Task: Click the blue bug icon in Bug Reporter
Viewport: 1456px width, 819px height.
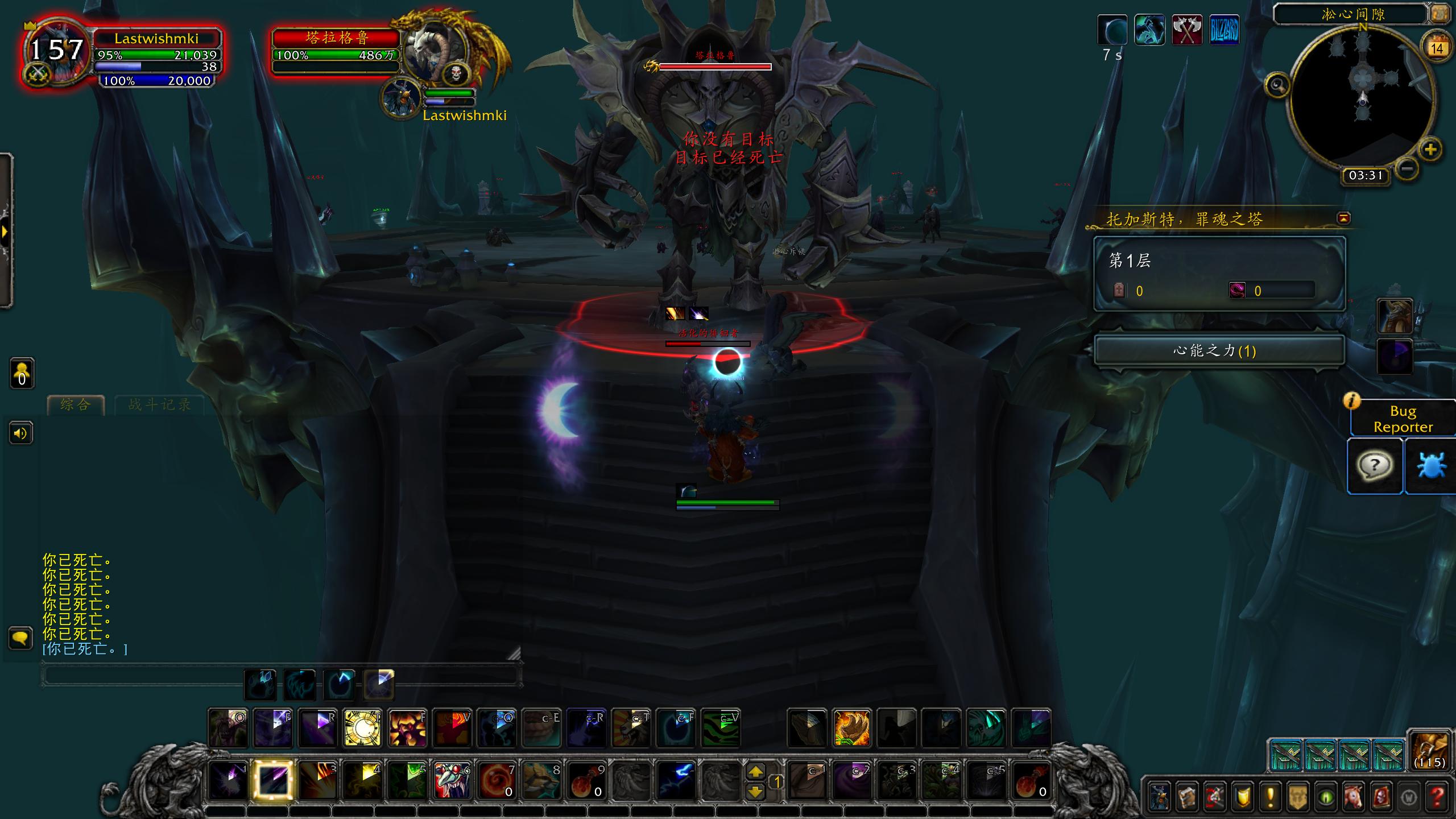Action: point(1431,466)
